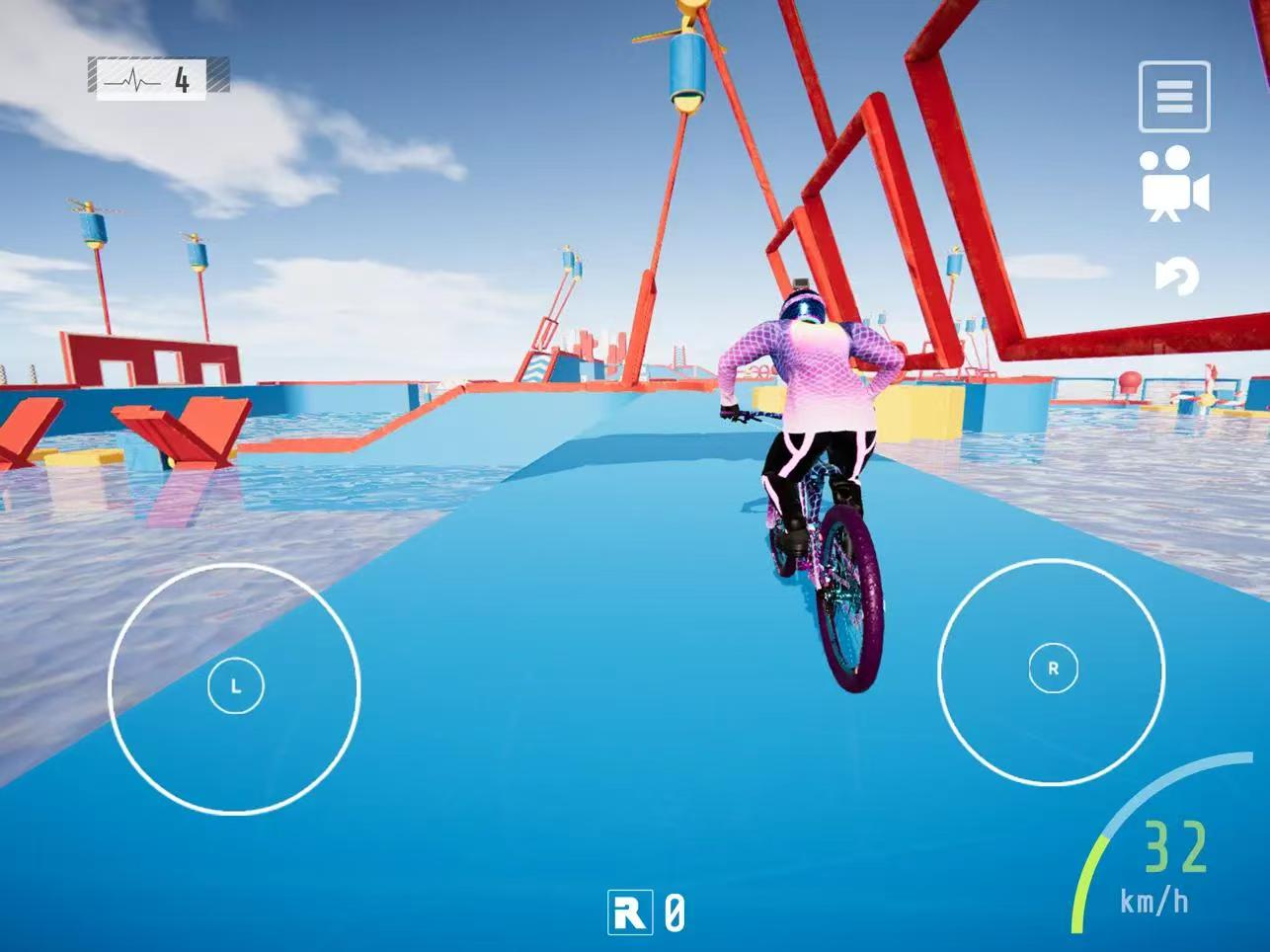Screen dimensions: 1270x952
Task: Open the hamburger pause menu
Action: 1173,97
